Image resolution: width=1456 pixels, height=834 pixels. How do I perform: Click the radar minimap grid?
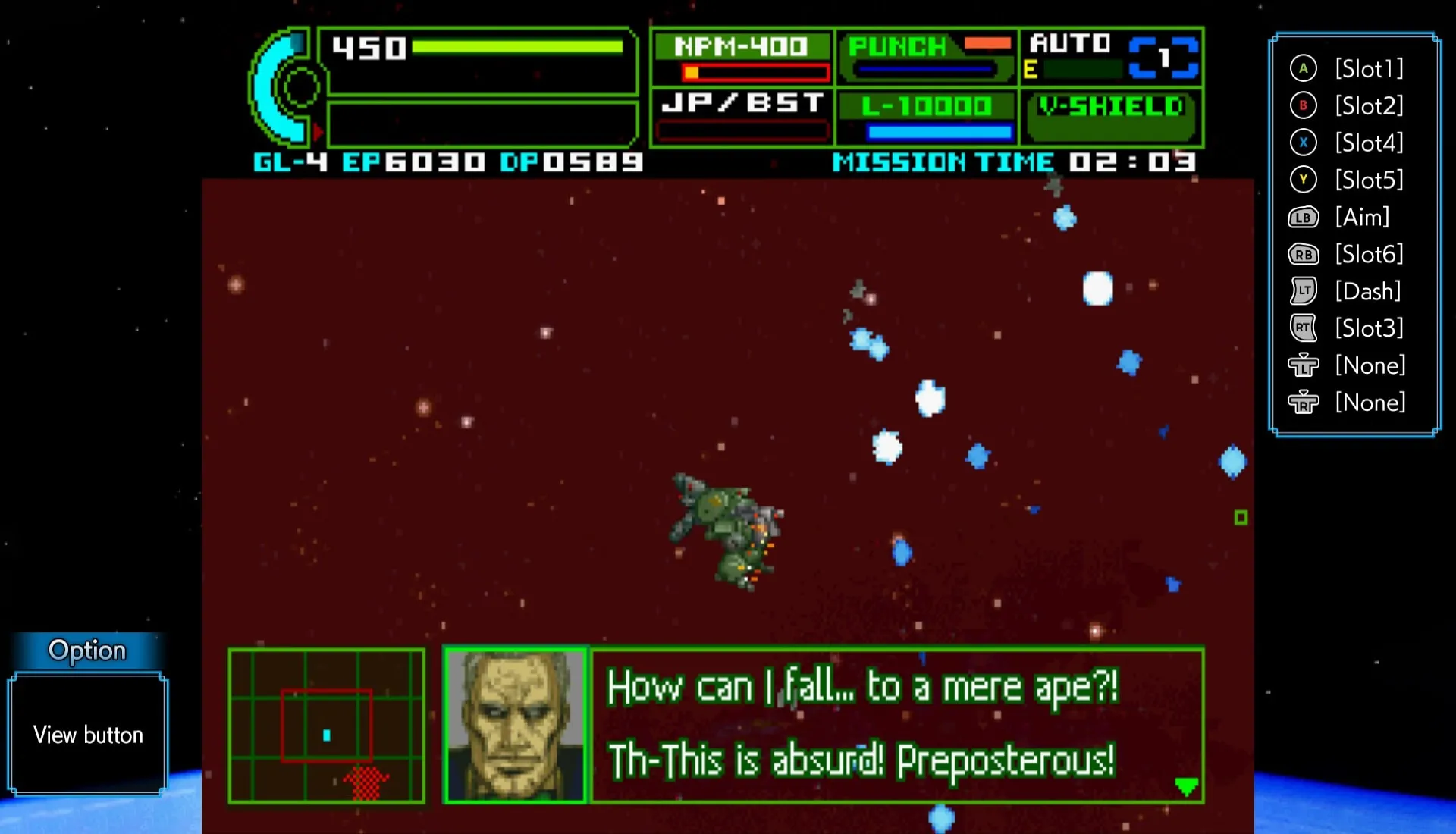click(326, 726)
